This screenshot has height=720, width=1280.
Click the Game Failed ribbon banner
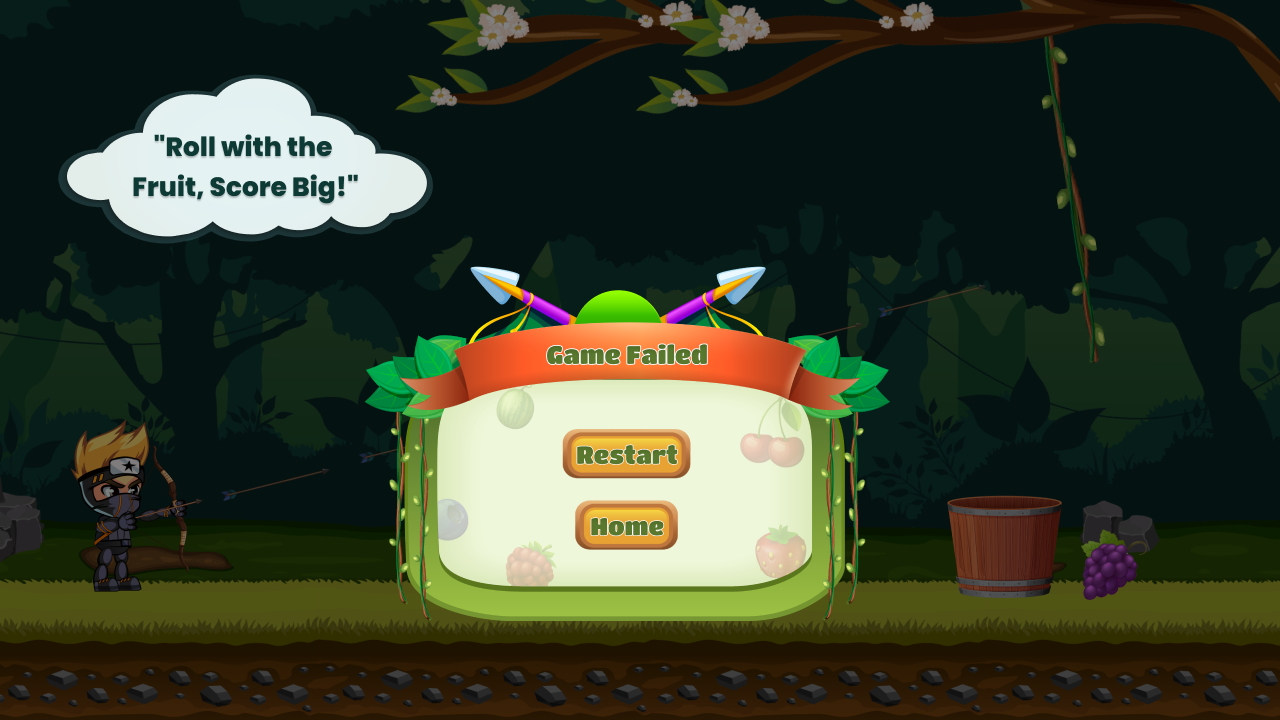pos(628,356)
